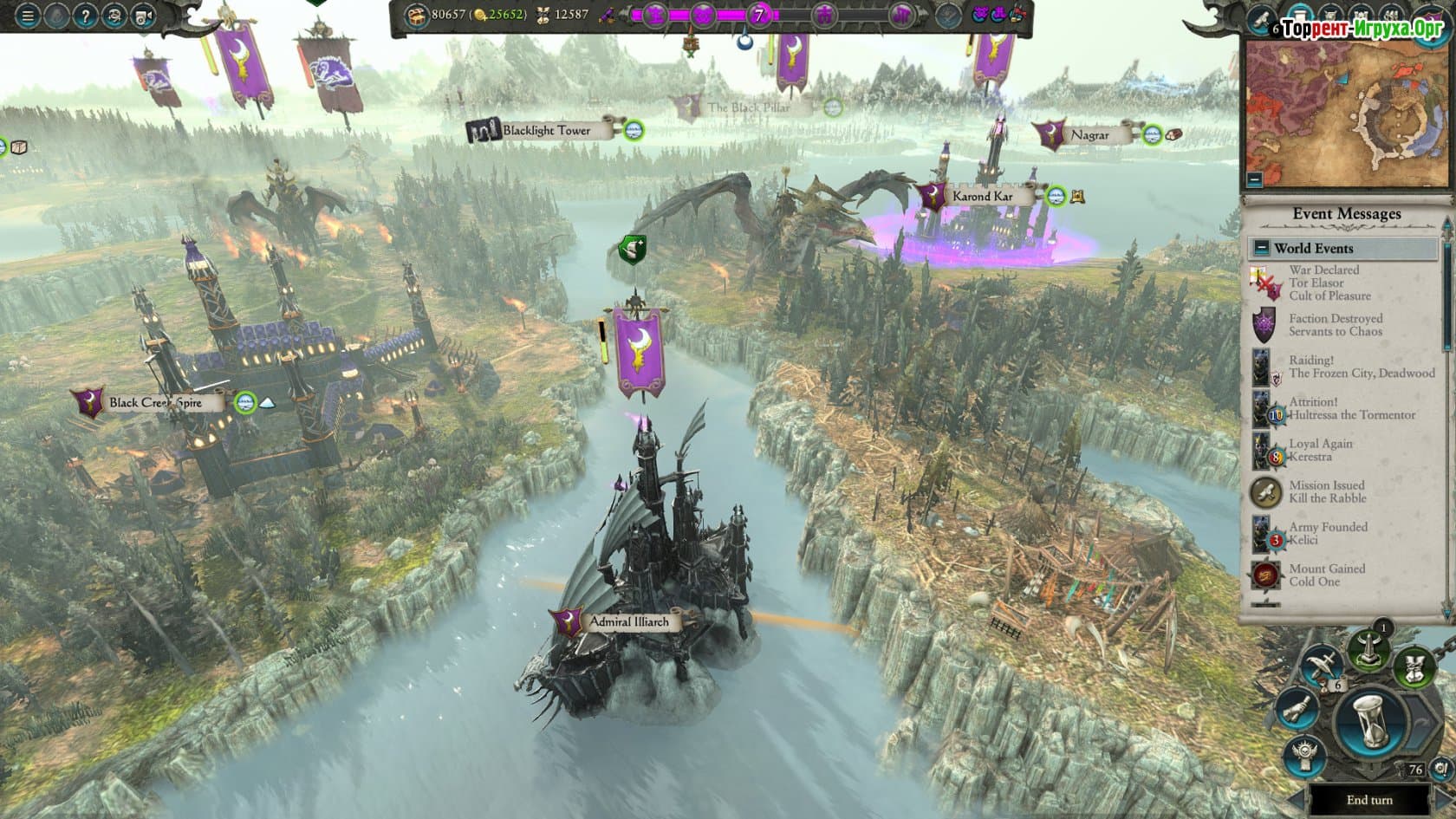Open the help question mark button
Screen dimensions: 1456x819
click(86, 16)
